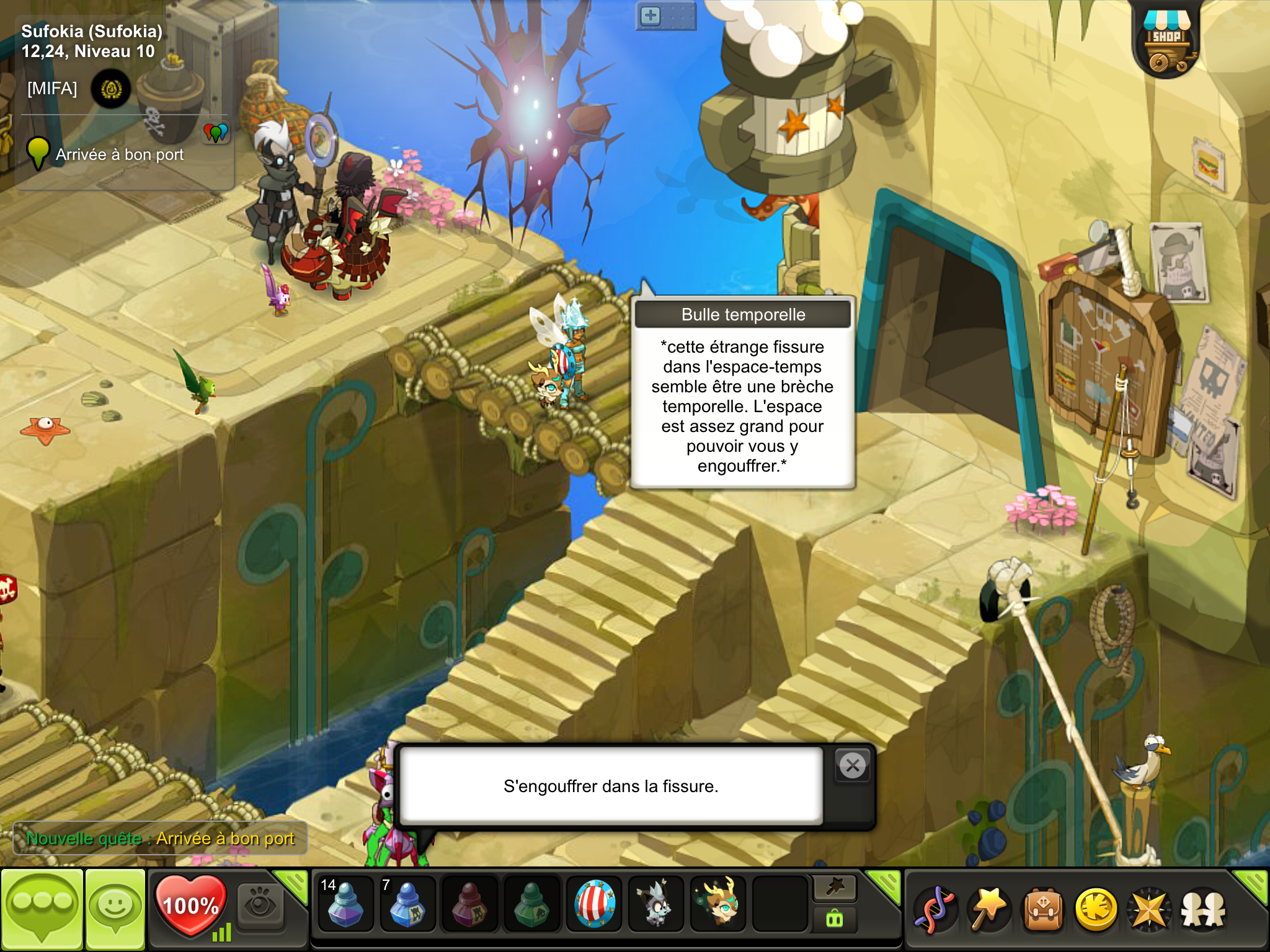This screenshot has height=952, width=1270.
Task: Open the gold kama coin menu
Action: point(1096,910)
